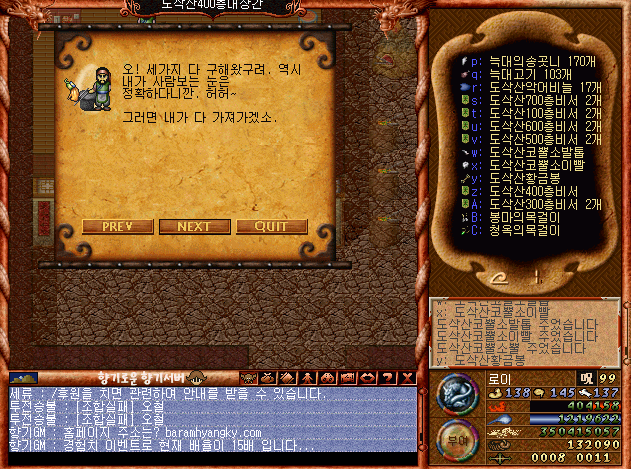This screenshot has width=631, height=469.
Task: Close the chat toolbar with X
Action: point(407,377)
